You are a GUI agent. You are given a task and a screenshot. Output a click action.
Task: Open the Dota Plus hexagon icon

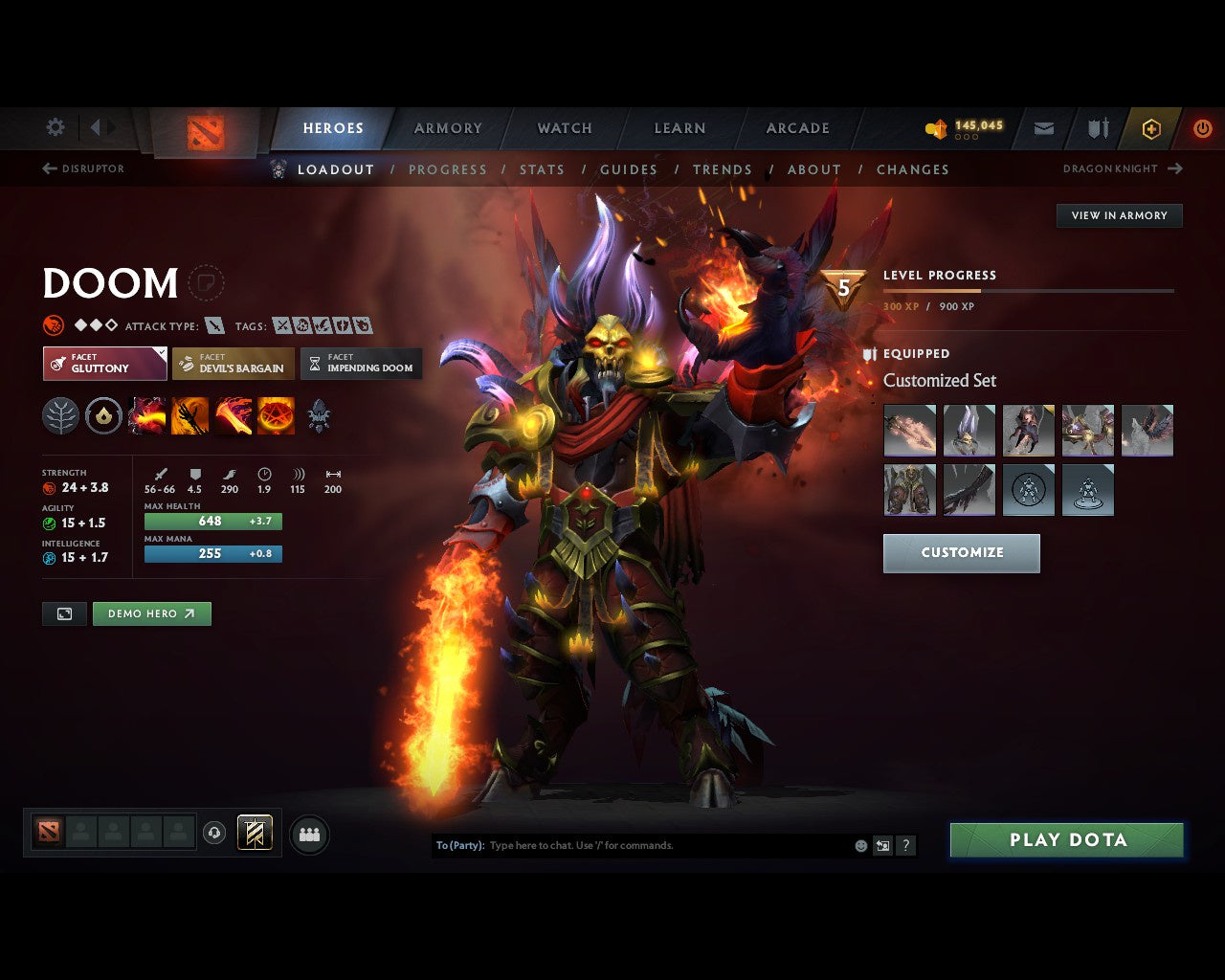(1150, 128)
